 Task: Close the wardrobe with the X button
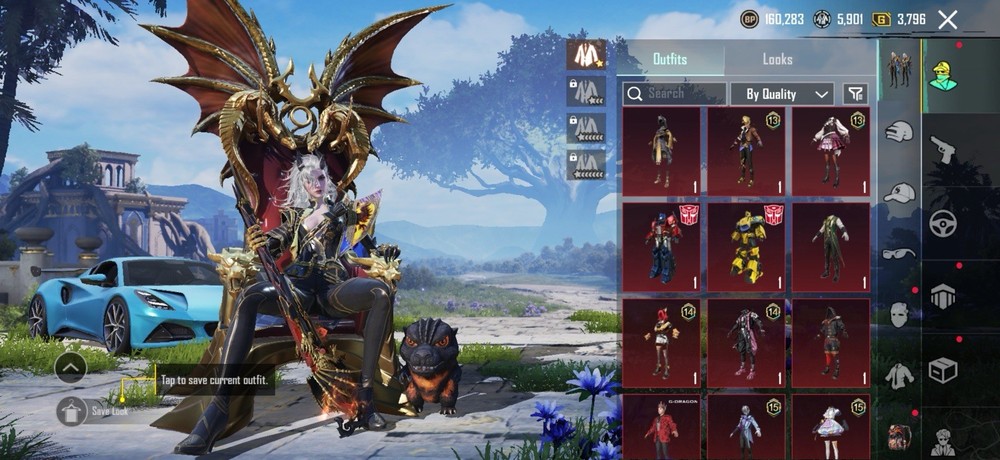pyautogui.click(x=948, y=19)
